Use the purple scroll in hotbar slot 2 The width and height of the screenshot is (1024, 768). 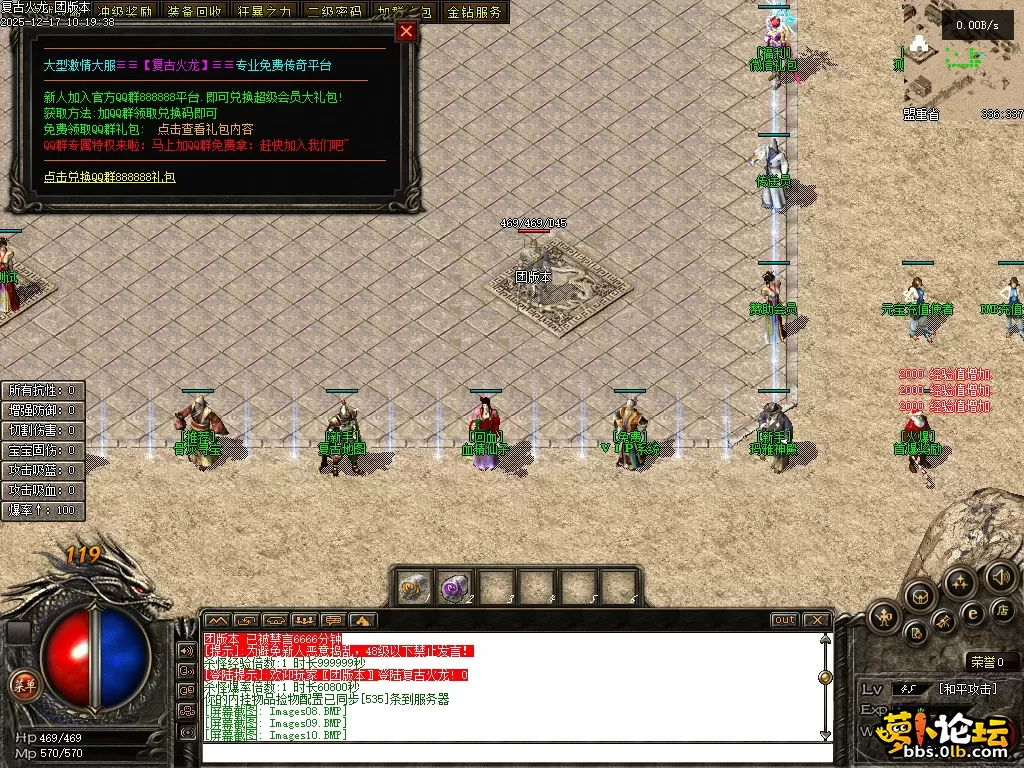point(456,586)
